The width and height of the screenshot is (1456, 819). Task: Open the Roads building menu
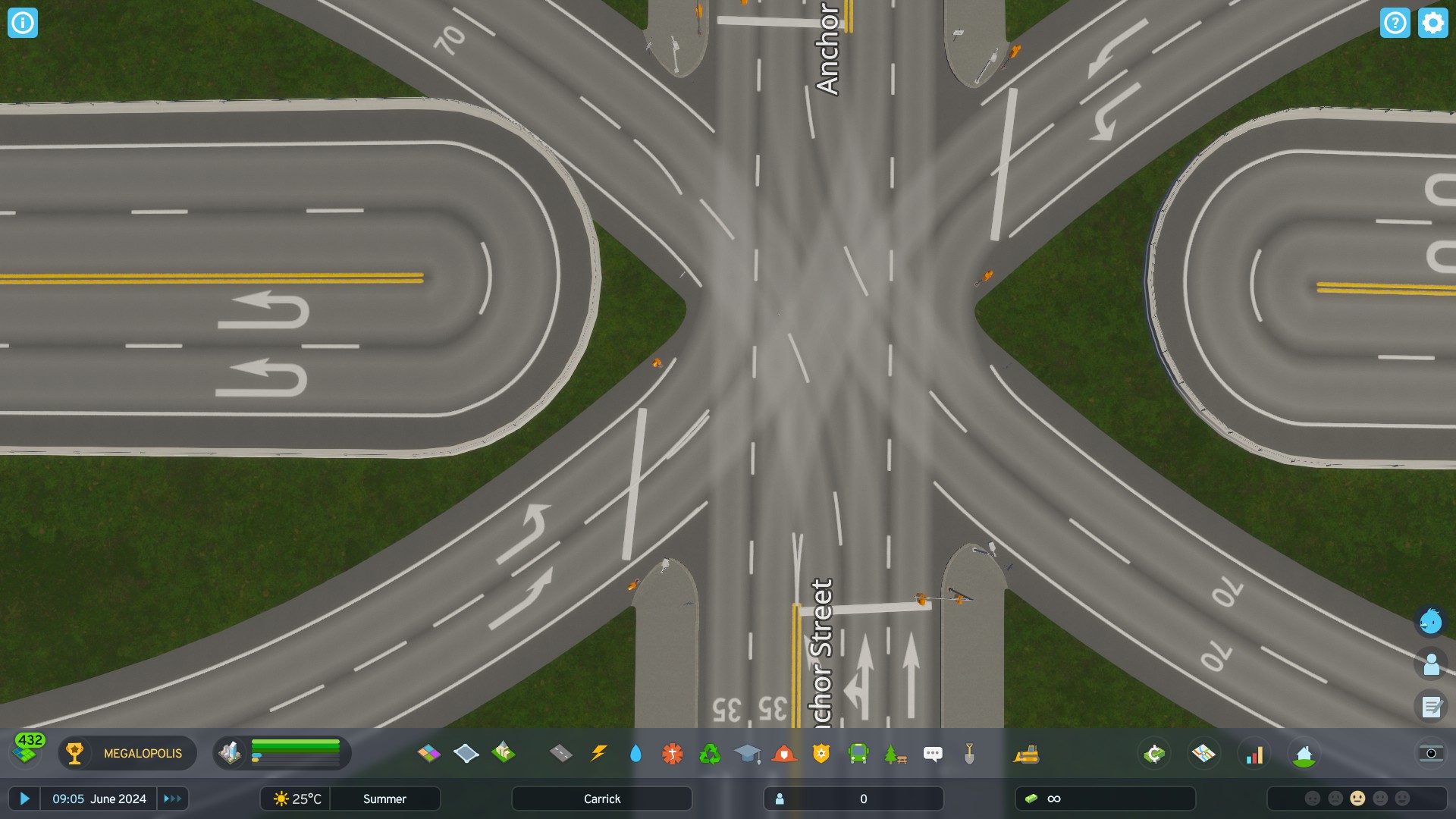click(562, 753)
